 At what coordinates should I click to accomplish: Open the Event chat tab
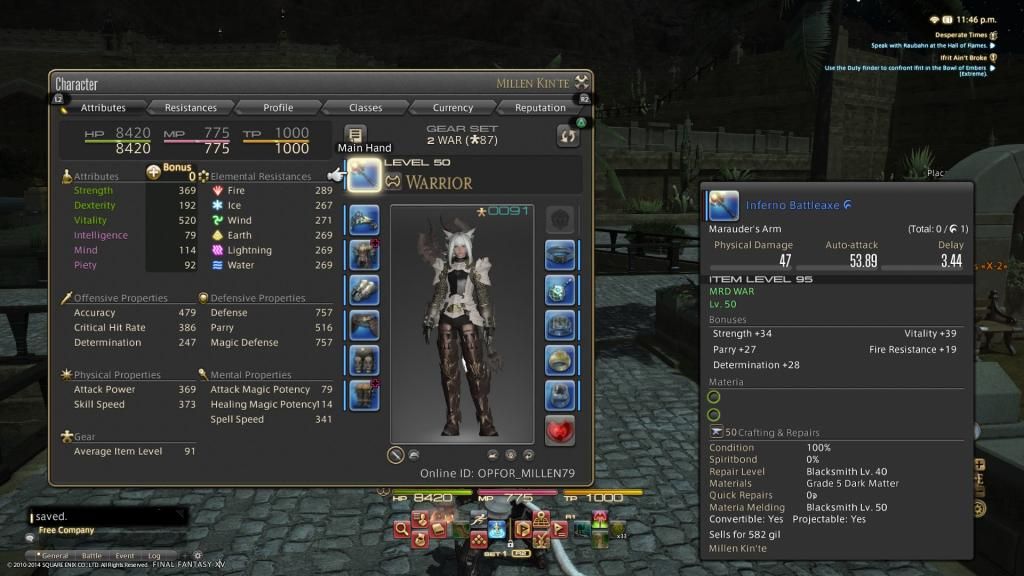[124, 555]
